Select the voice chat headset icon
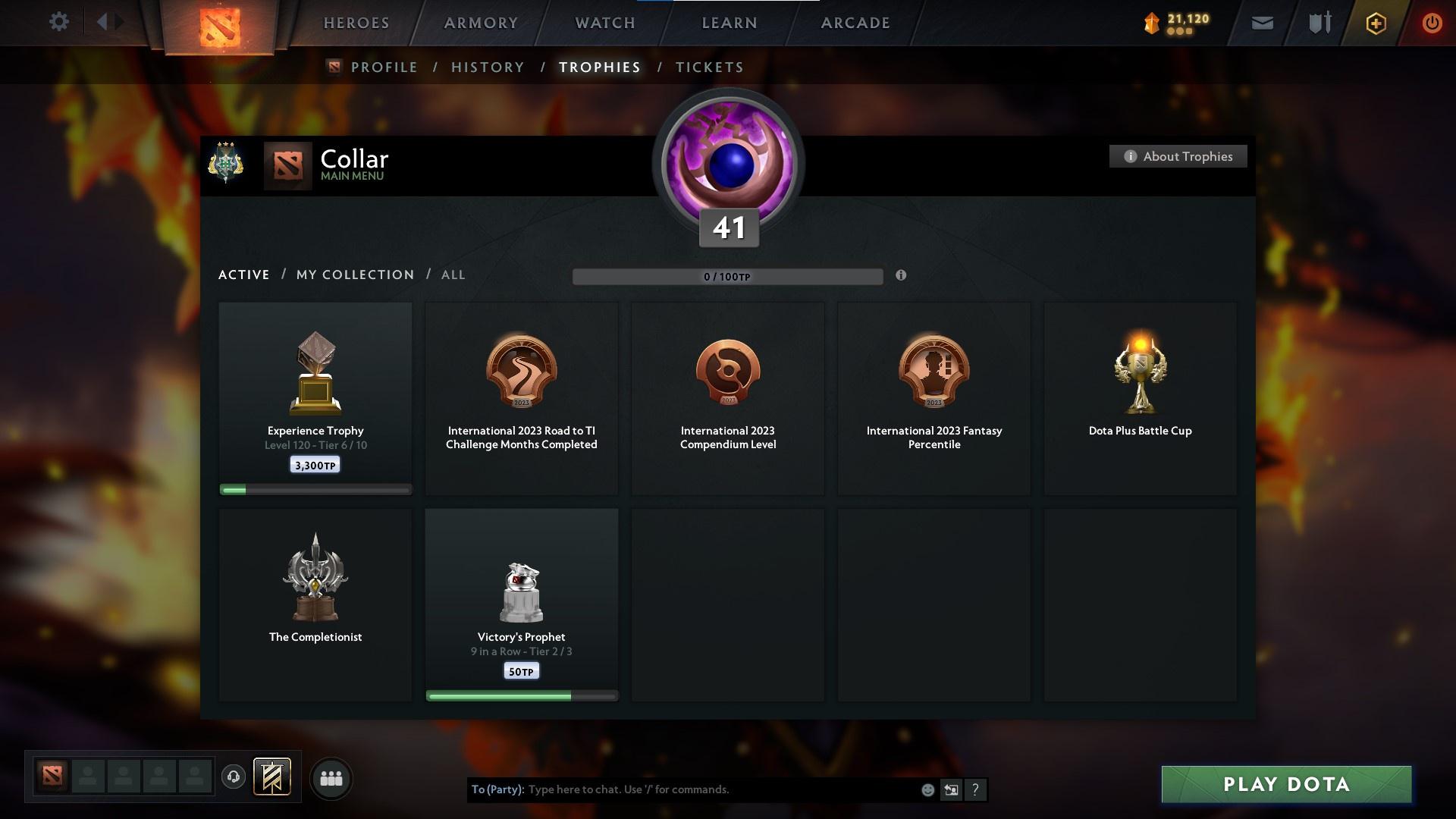Viewport: 1456px width, 819px height. pos(234,778)
